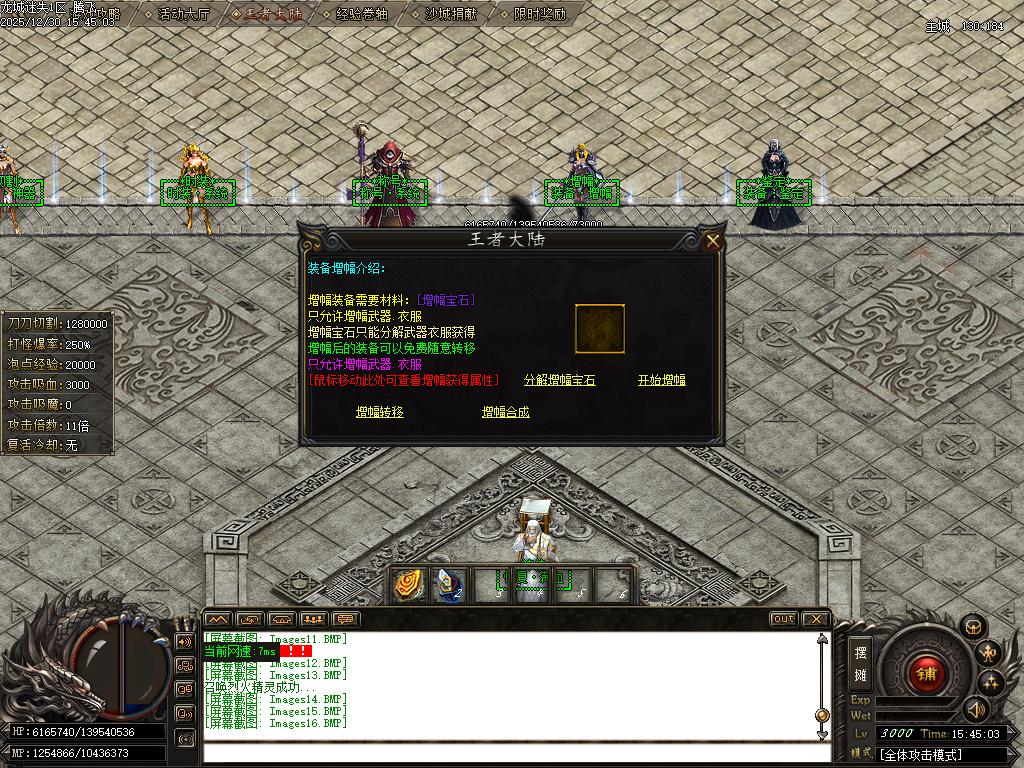The width and height of the screenshot is (1024, 768).
Task: Activate the orange swirl skill in hotbar
Action: coord(409,585)
